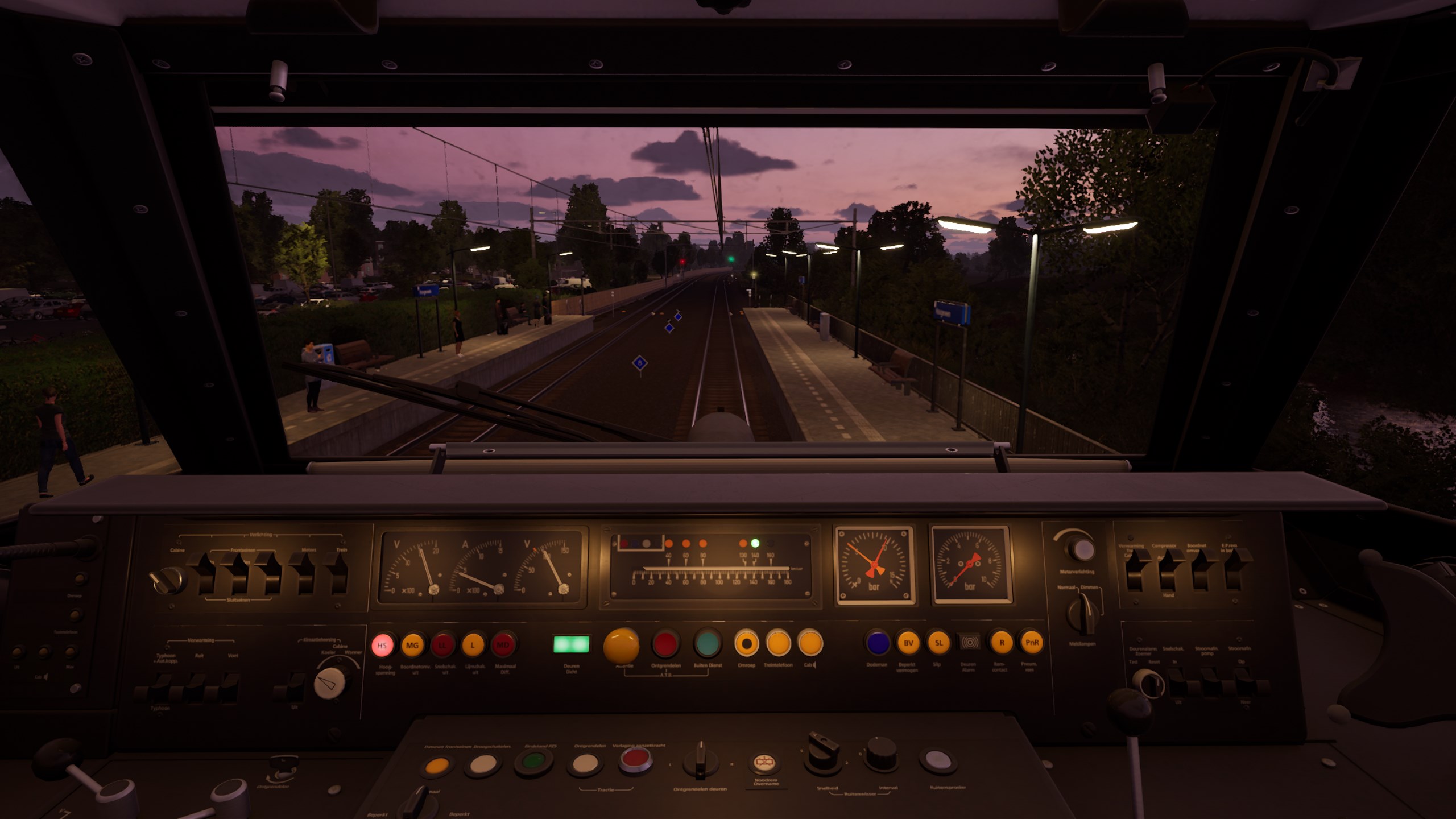
Task: Select the PnR Pneum. rem button
Action: click(x=1032, y=643)
